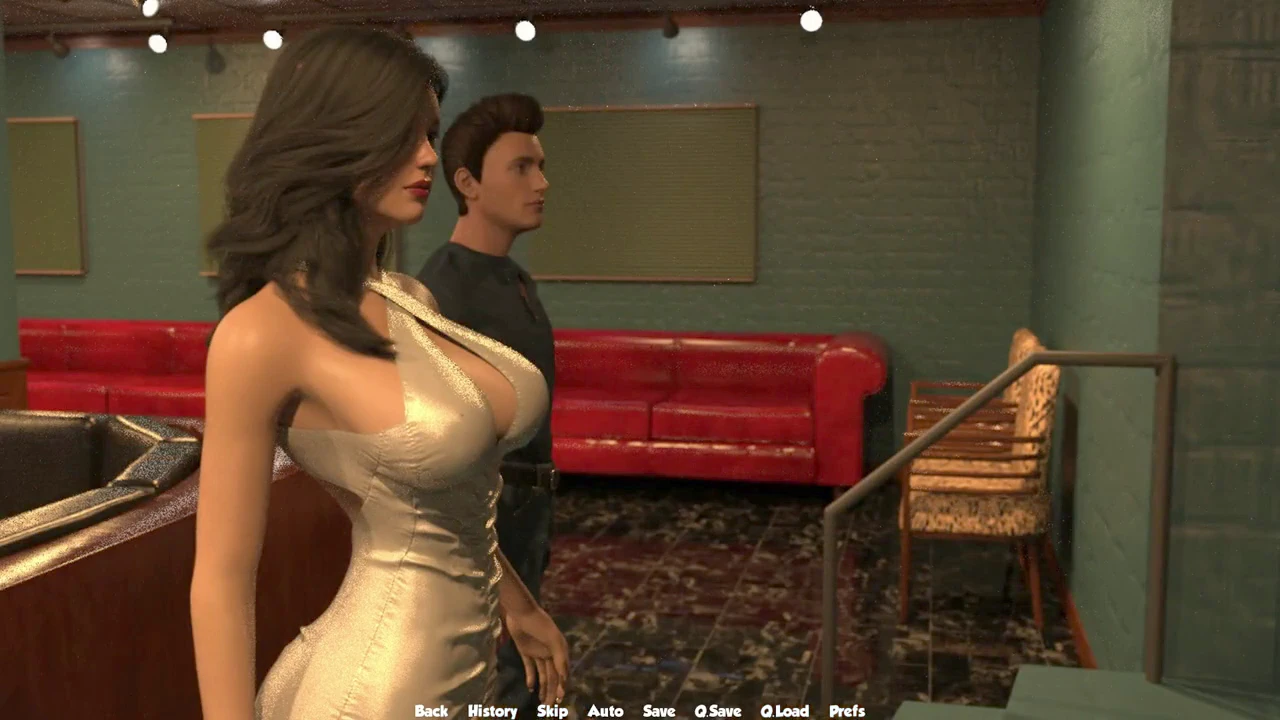Screen dimensions: 1280x720
Task: Go Back to the previous line
Action: (x=431, y=711)
